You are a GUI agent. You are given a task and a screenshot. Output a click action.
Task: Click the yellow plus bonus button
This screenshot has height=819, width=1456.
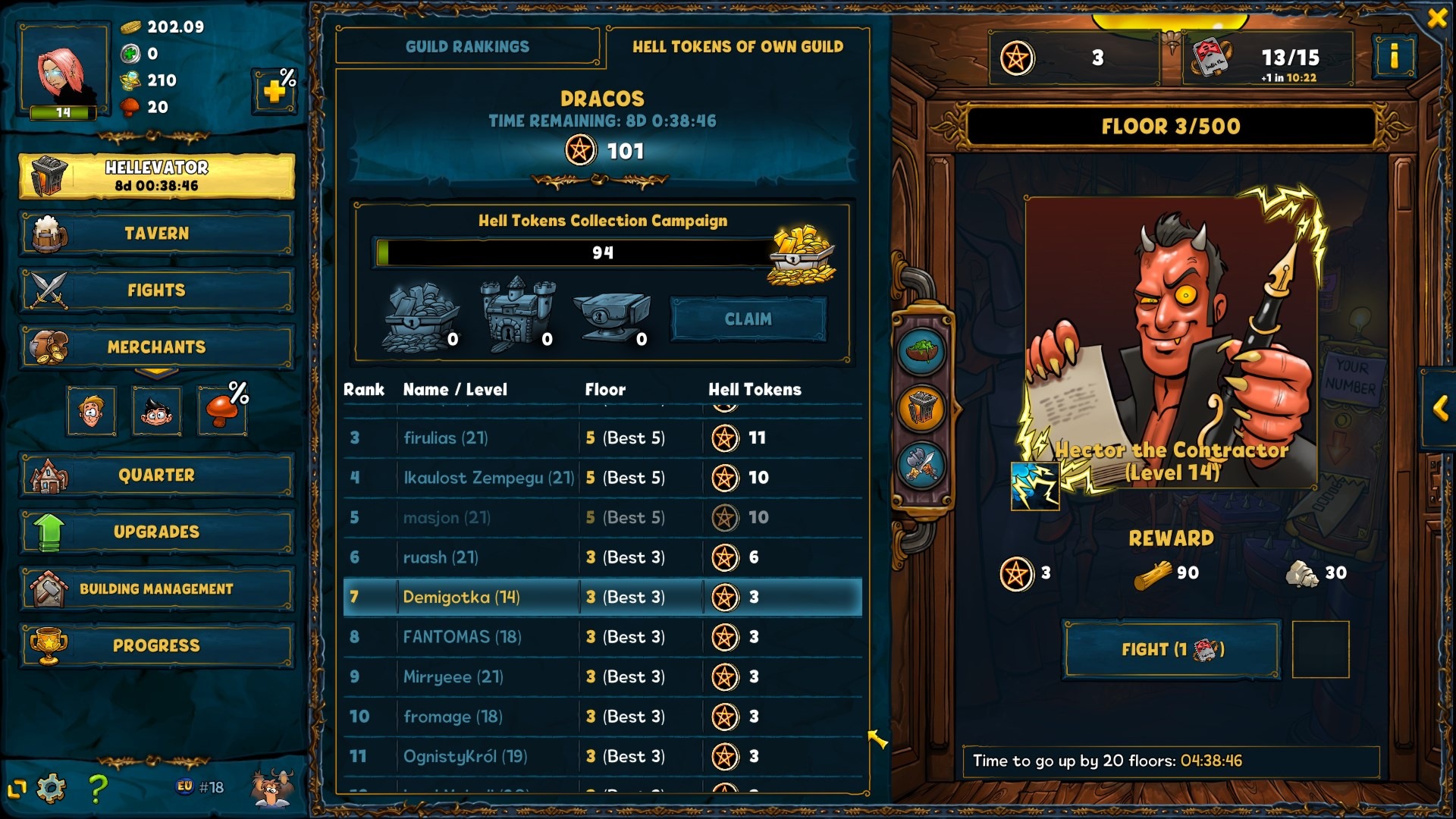[275, 92]
